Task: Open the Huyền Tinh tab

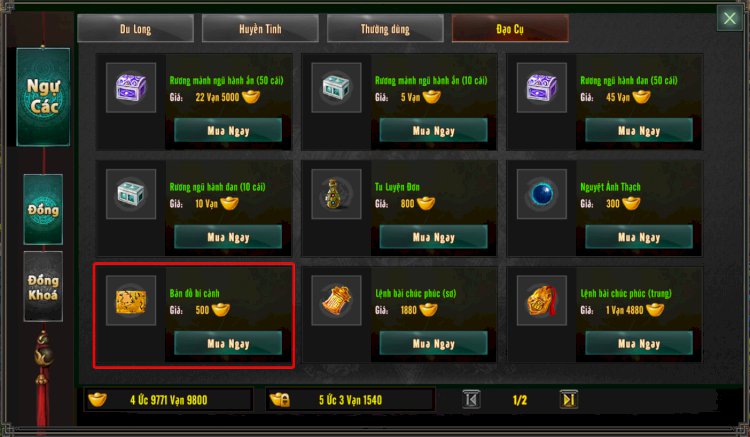Action: (259, 29)
